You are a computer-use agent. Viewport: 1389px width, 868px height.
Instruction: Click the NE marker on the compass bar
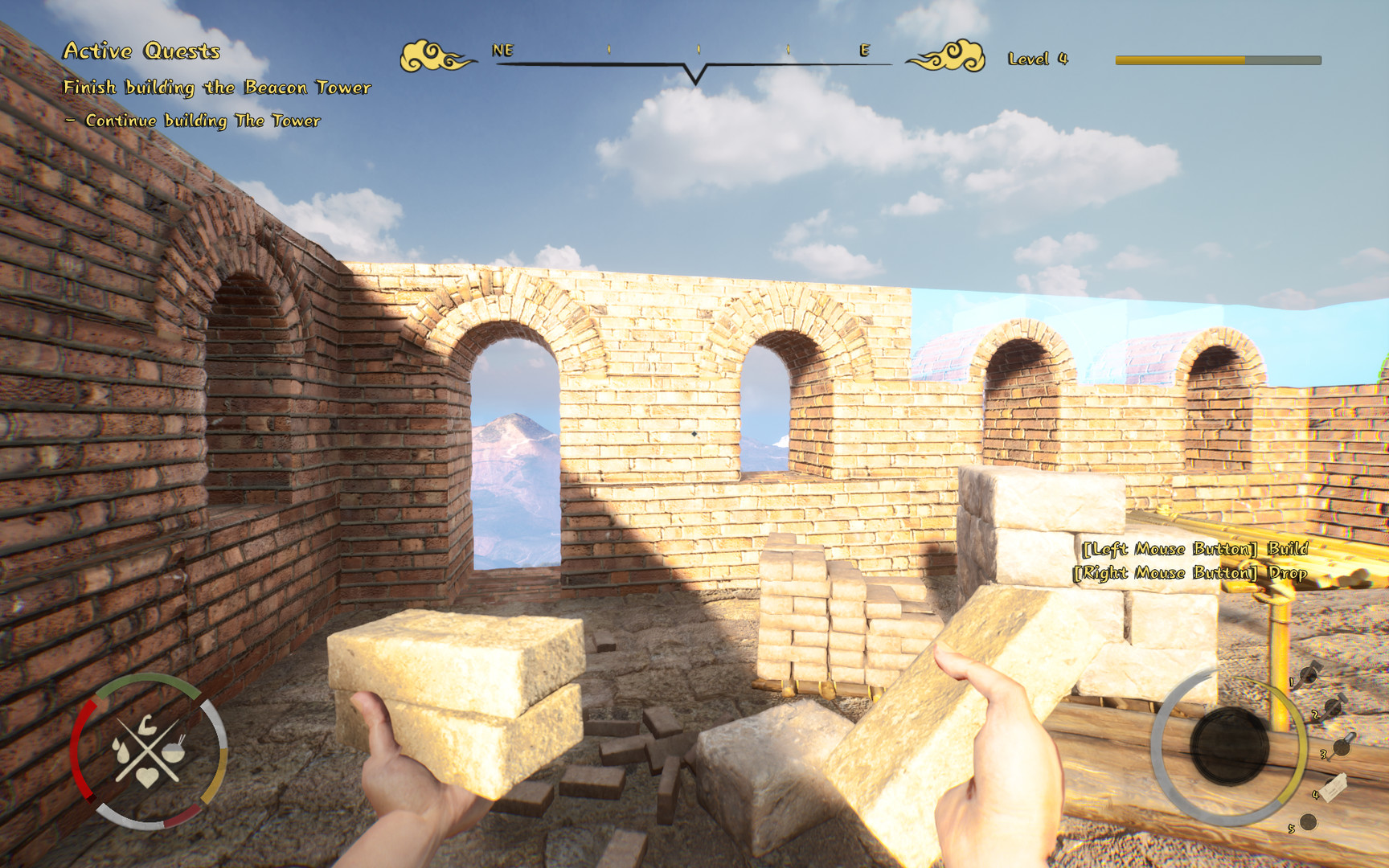(502, 51)
